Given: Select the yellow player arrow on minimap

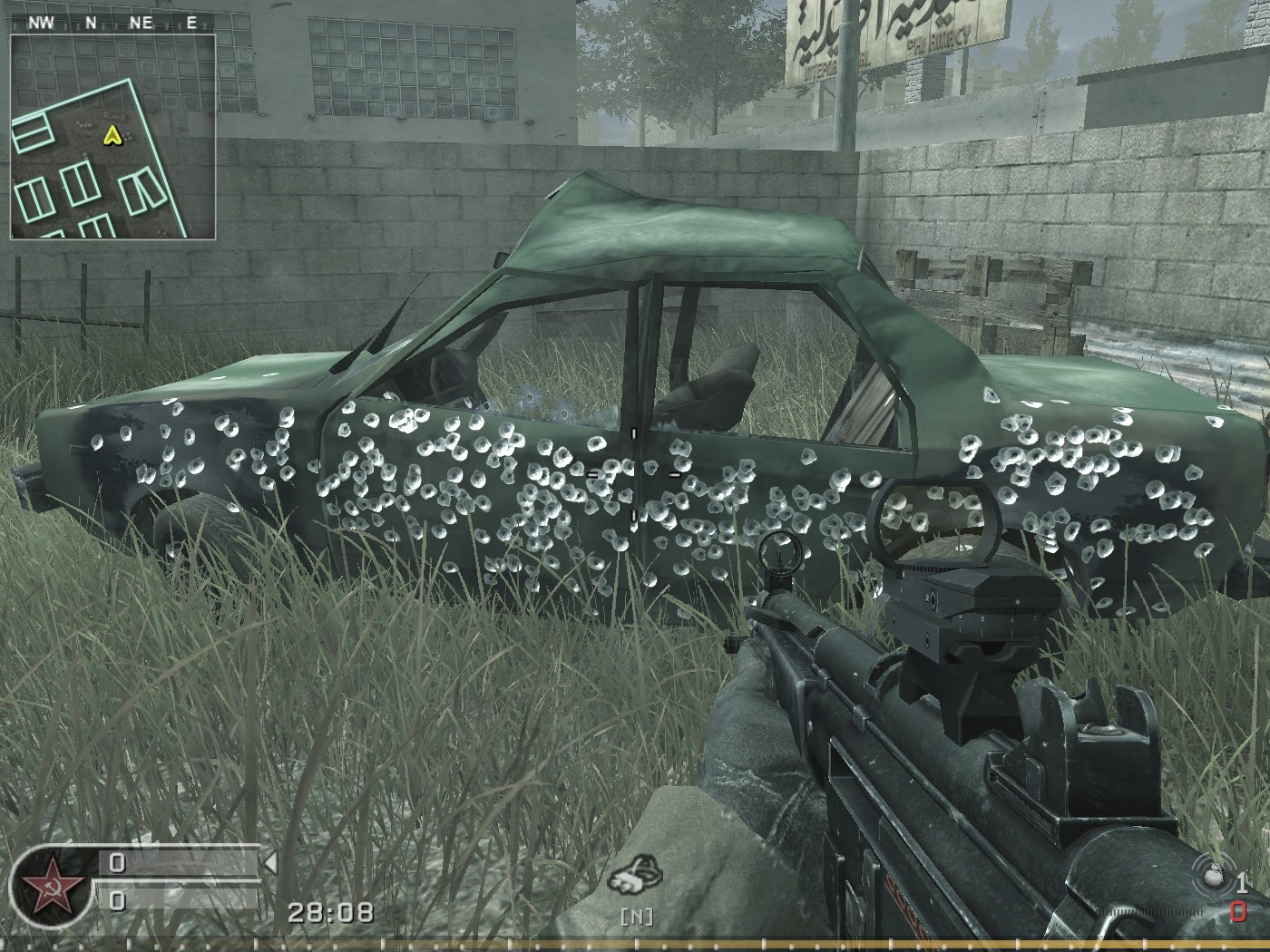Looking at the screenshot, I should (112, 136).
